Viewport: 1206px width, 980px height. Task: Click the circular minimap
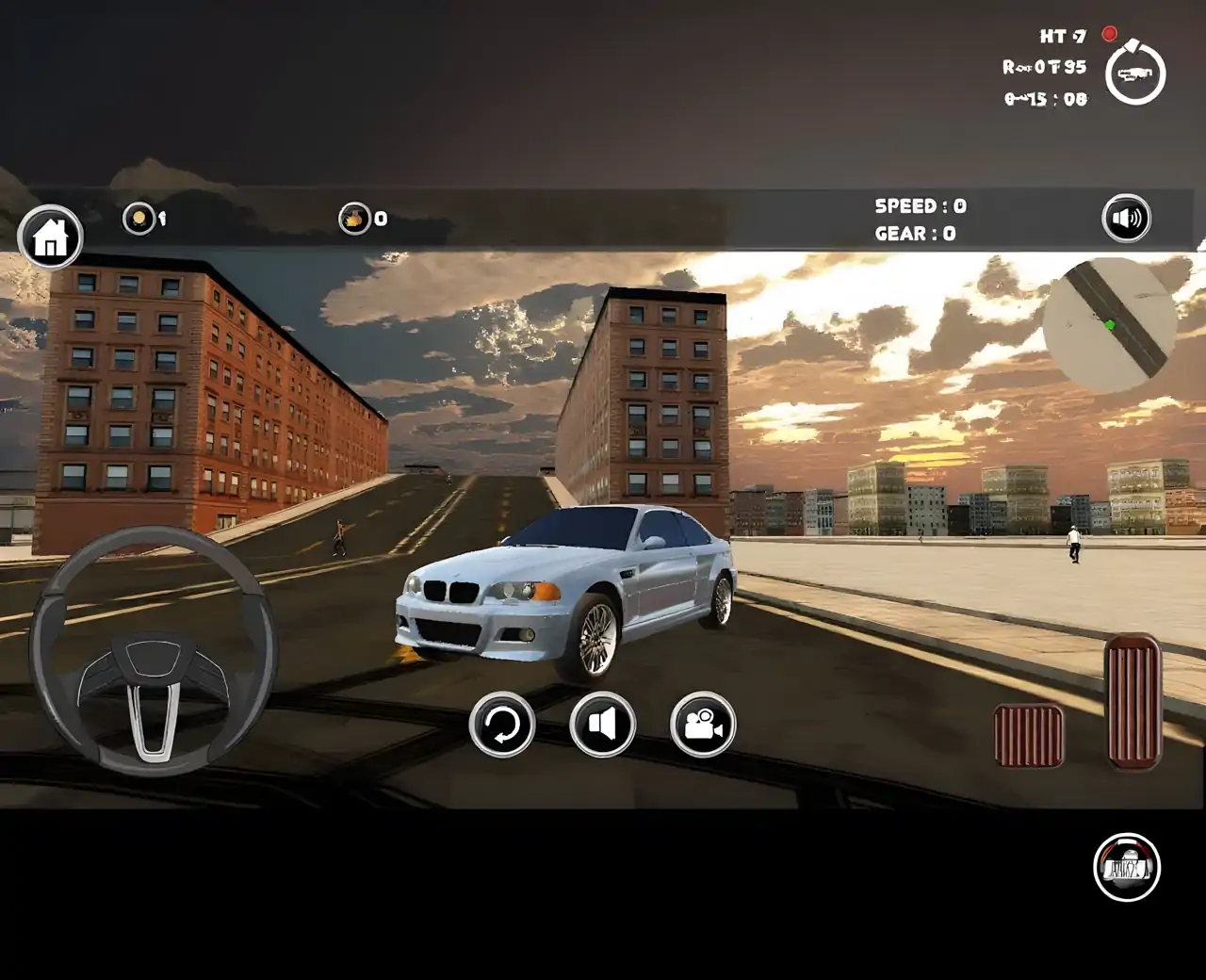pos(1109,325)
